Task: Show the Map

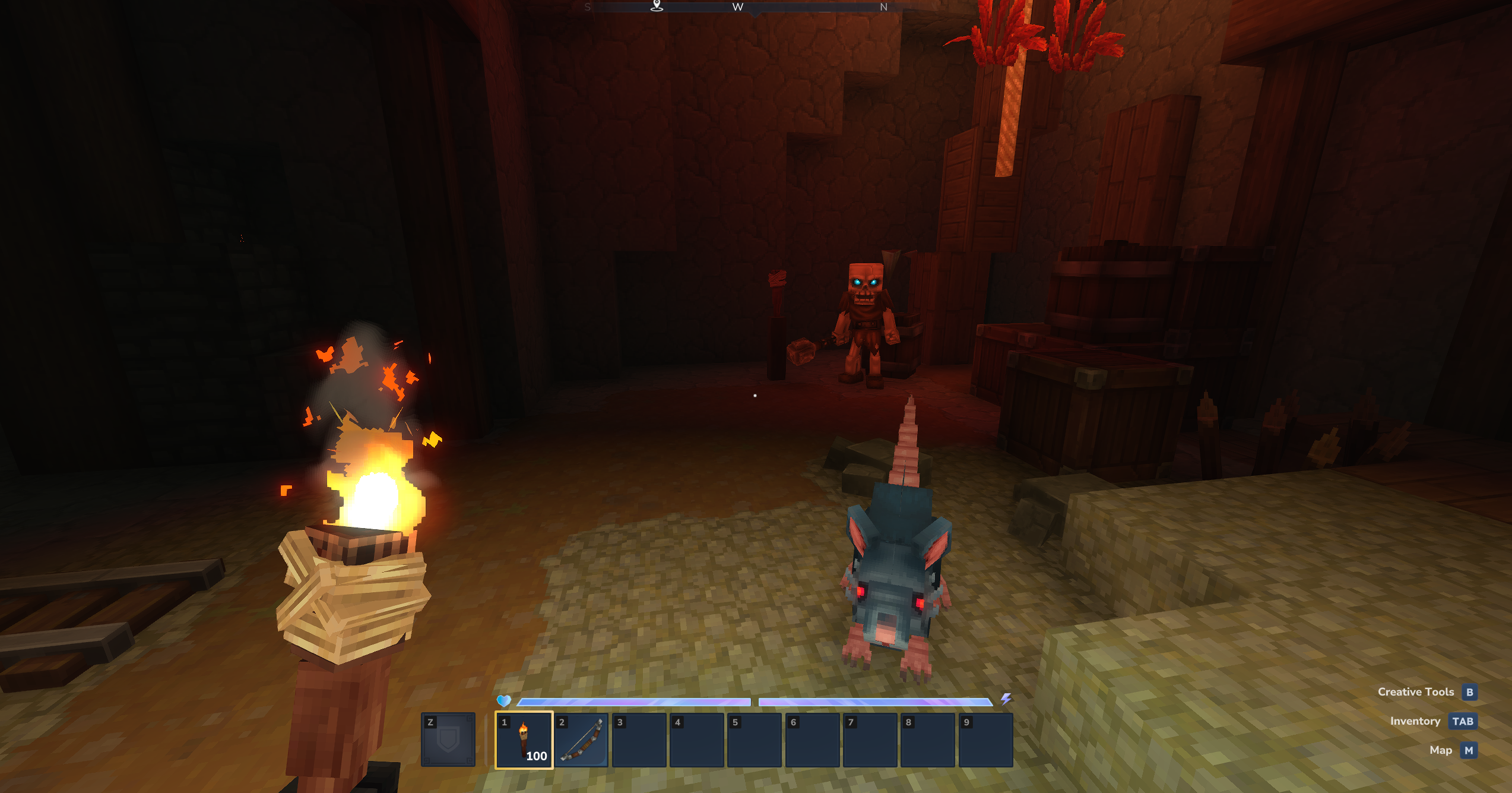Action: (1468, 750)
